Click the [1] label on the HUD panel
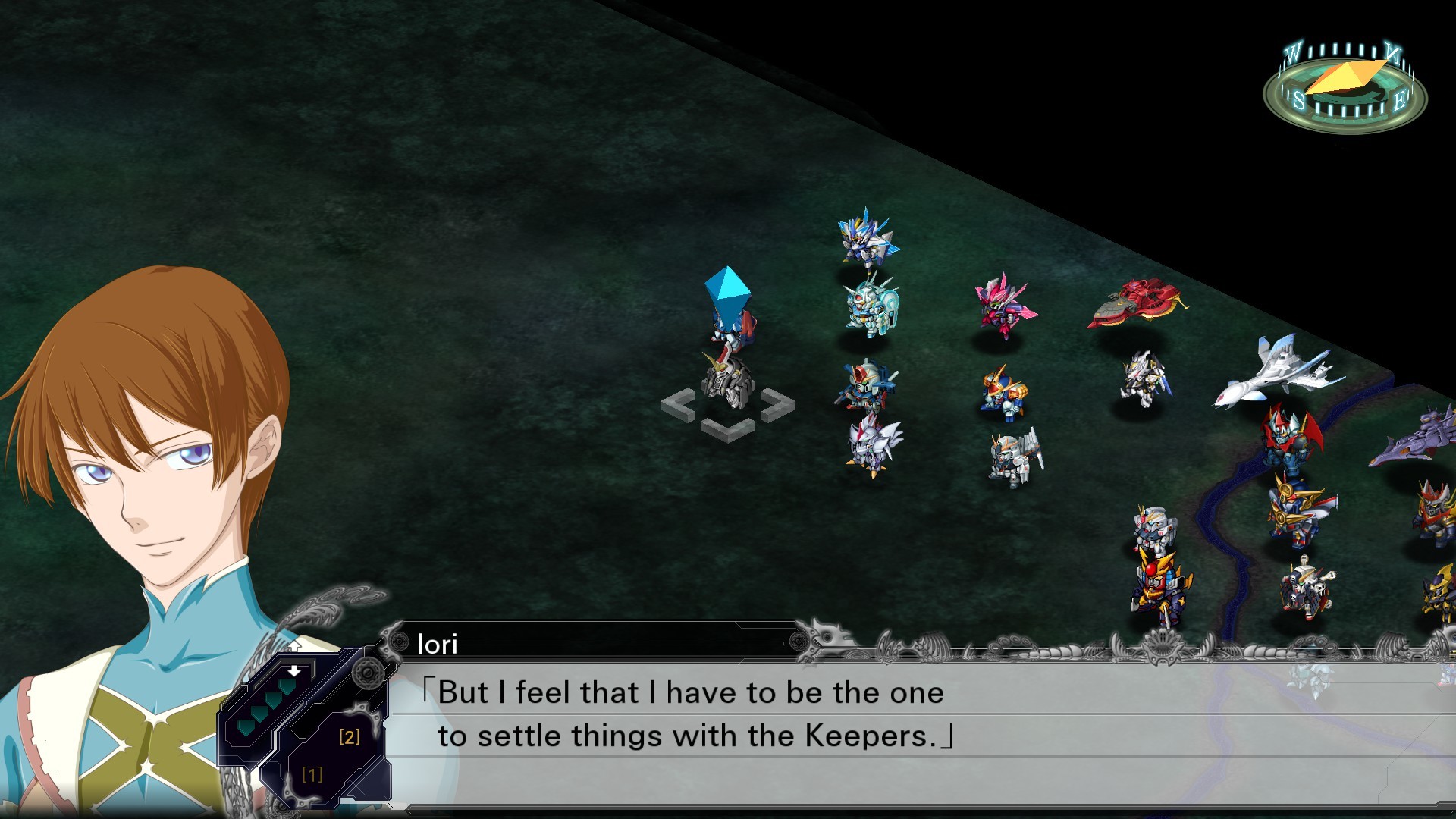 (312, 774)
